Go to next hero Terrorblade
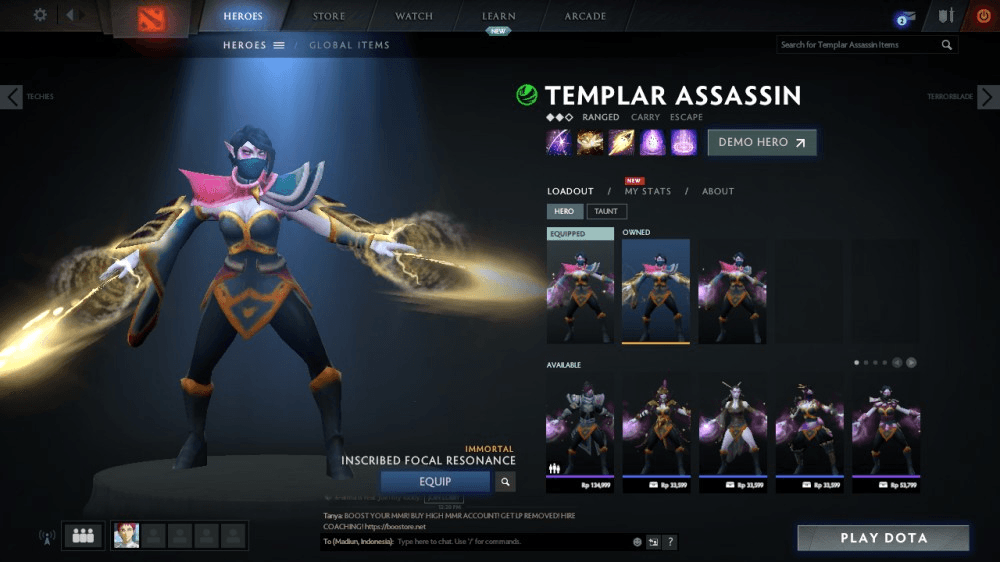The width and height of the screenshot is (1000, 562). [987, 97]
